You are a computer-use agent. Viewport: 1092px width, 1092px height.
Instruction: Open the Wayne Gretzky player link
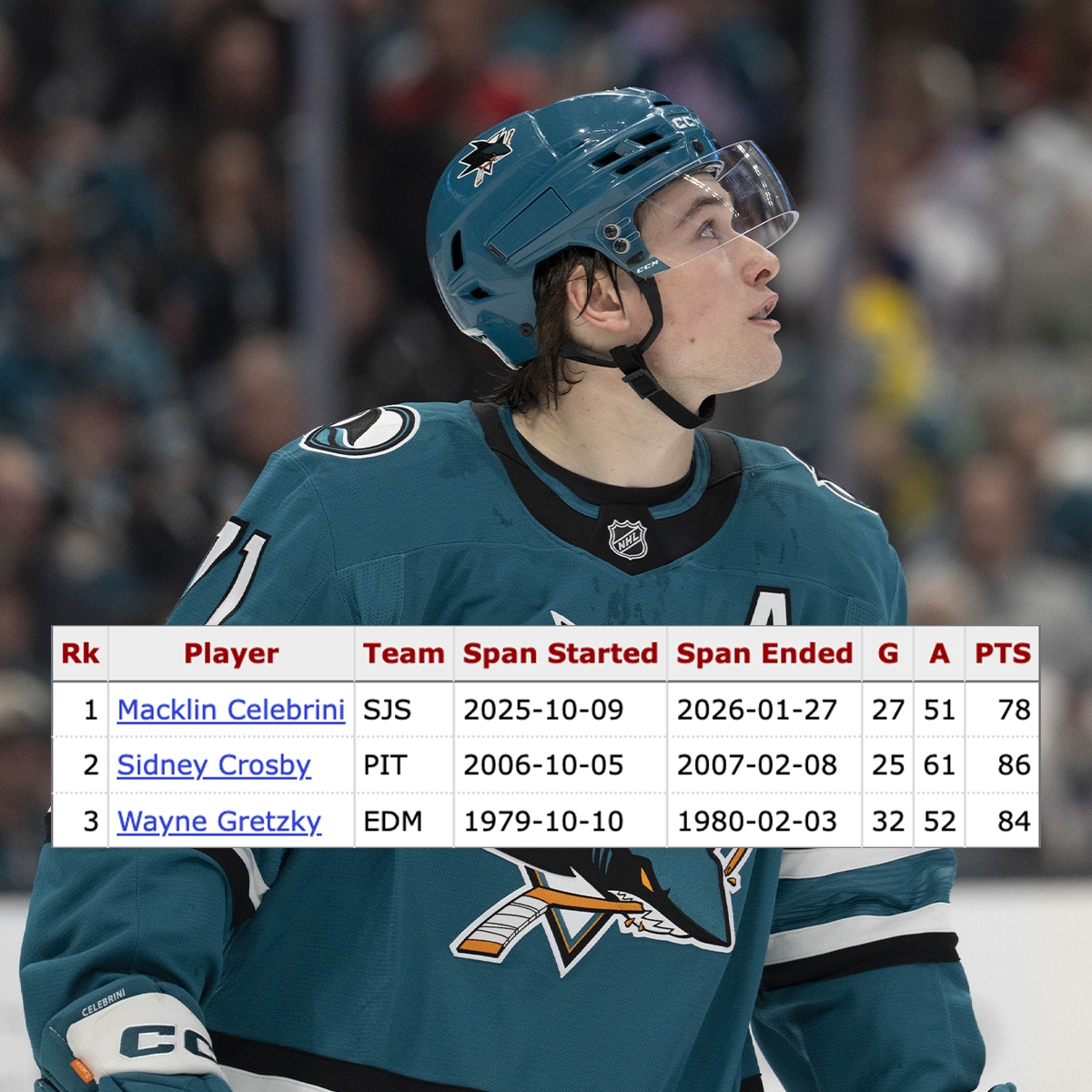(219, 821)
